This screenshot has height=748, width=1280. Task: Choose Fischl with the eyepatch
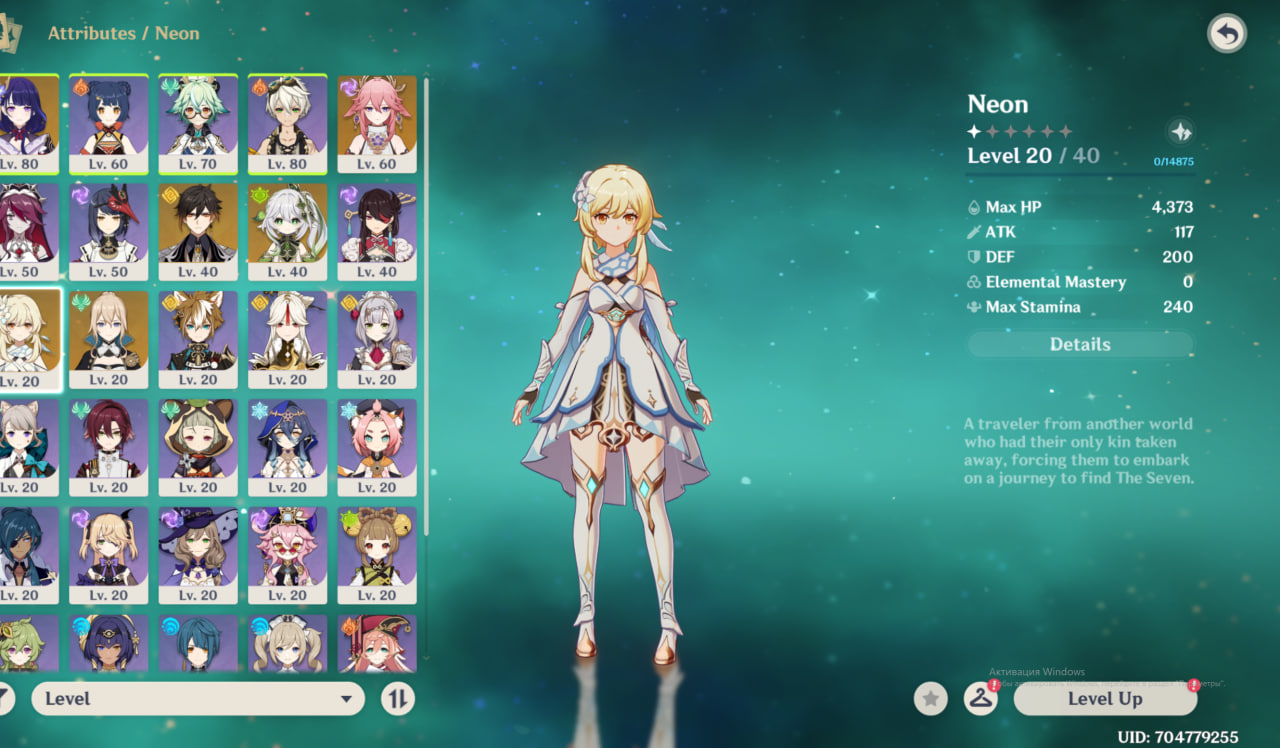coord(108,555)
